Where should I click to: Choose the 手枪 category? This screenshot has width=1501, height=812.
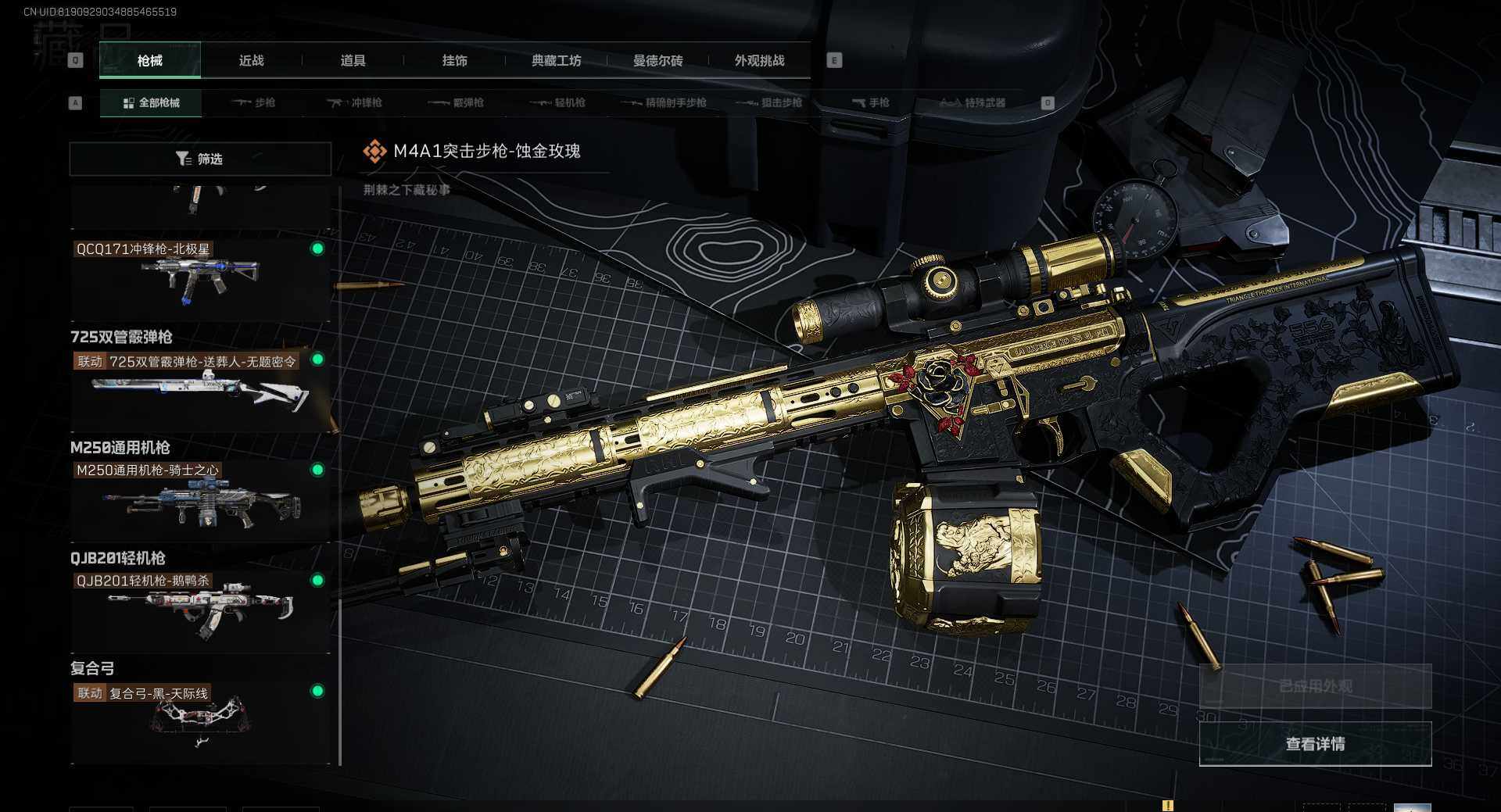[x=870, y=103]
